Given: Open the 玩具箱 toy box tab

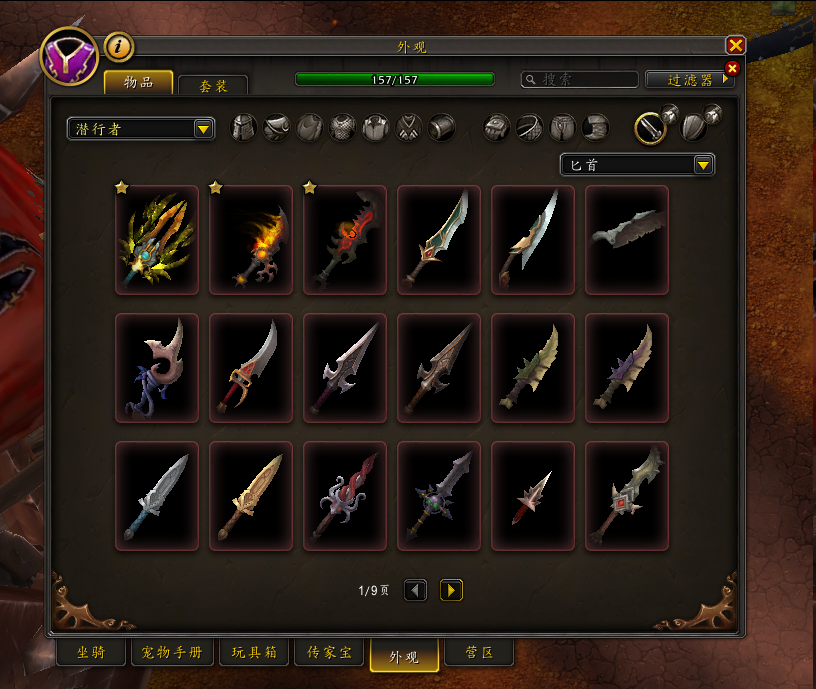Looking at the screenshot, I should click(254, 653).
